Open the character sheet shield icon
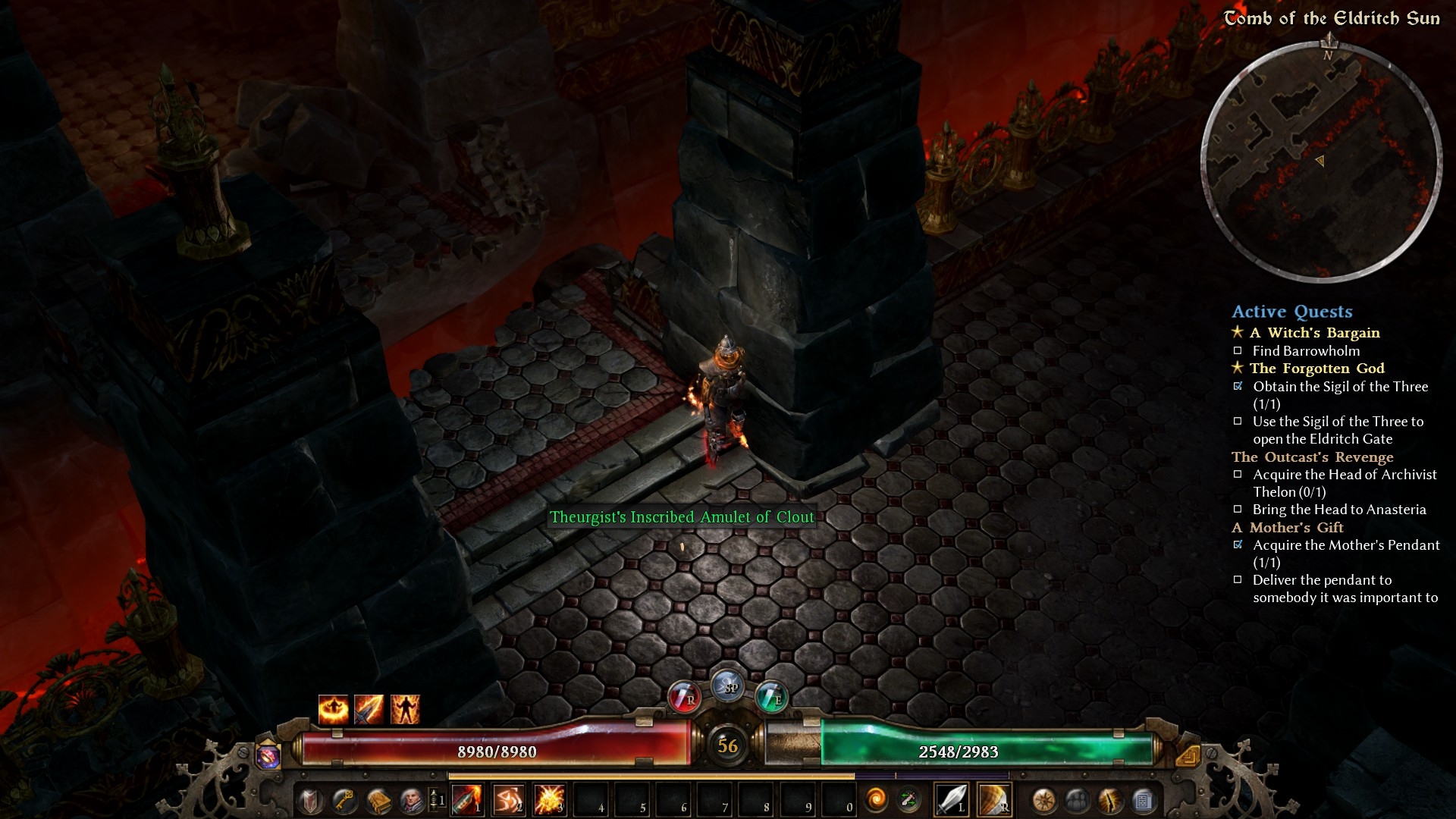 pos(312,801)
